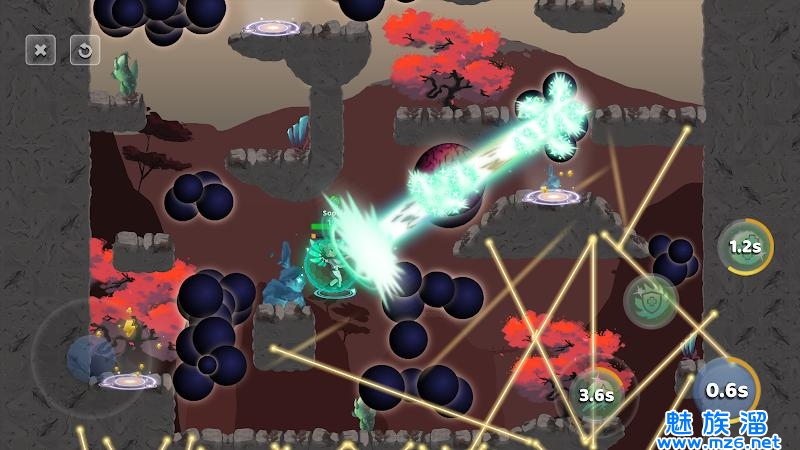
Task: Restart the level with the circular arrow button
Action: [85, 49]
